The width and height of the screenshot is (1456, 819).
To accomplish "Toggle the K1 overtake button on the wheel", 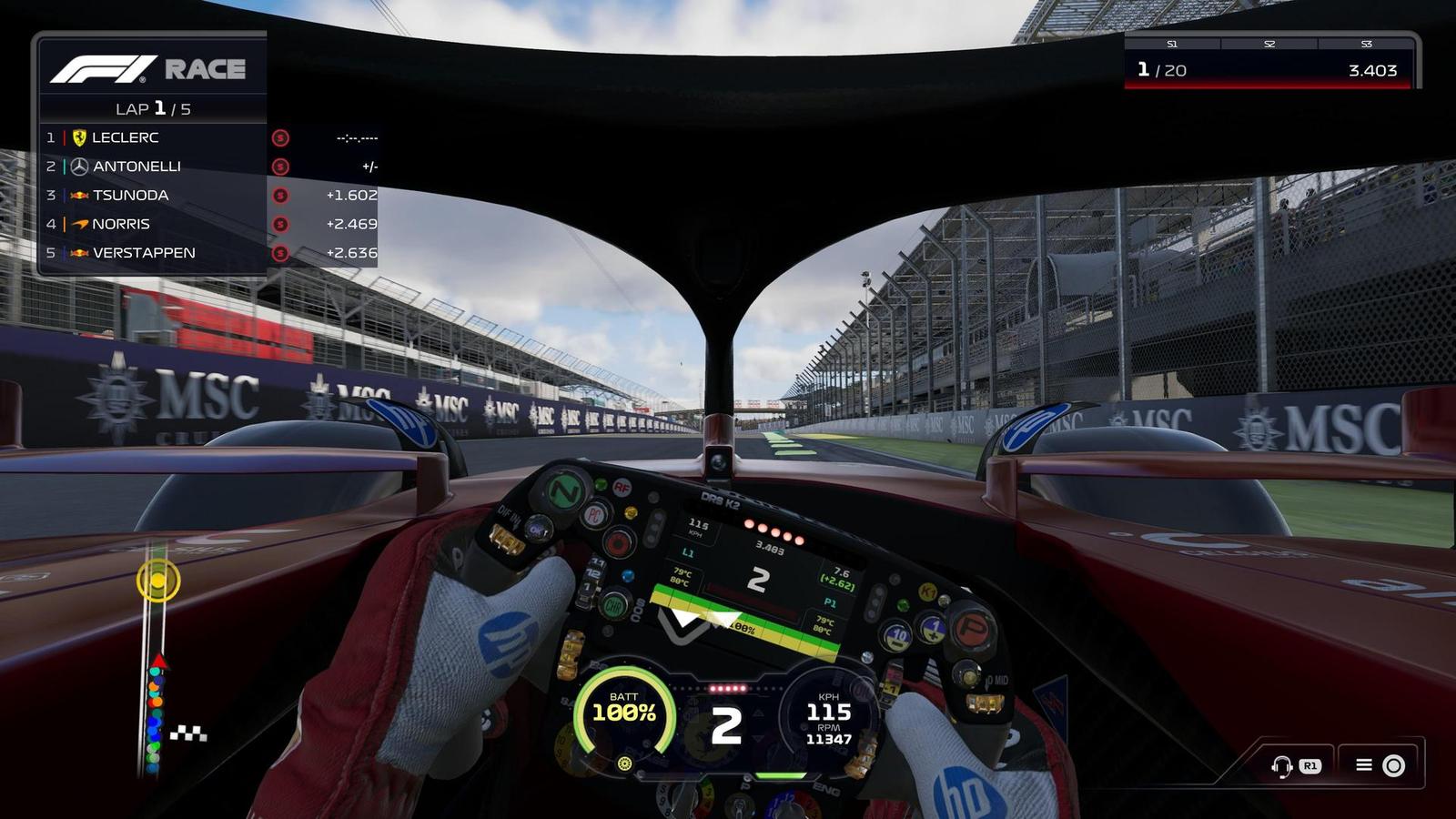I will click(929, 593).
